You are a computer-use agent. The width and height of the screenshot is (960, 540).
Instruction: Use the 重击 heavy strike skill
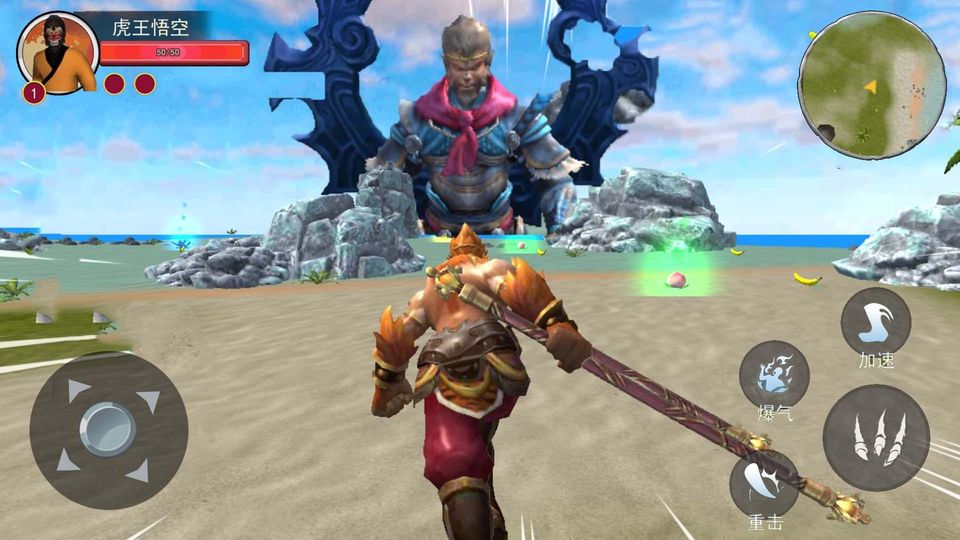[764, 484]
